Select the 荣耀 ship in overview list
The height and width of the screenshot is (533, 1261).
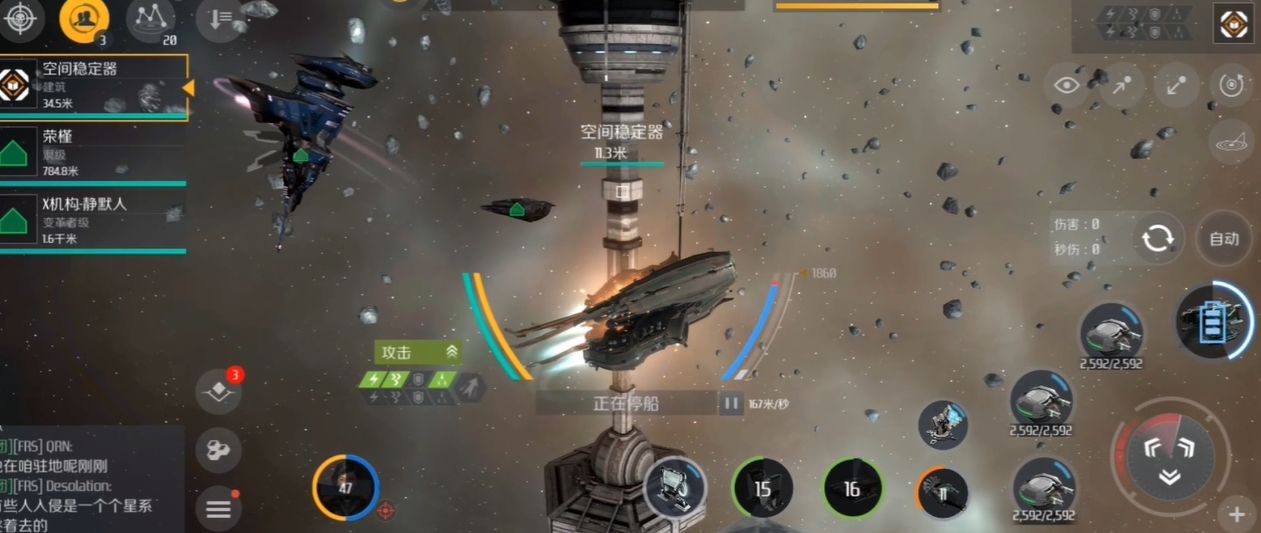click(x=94, y=151)
